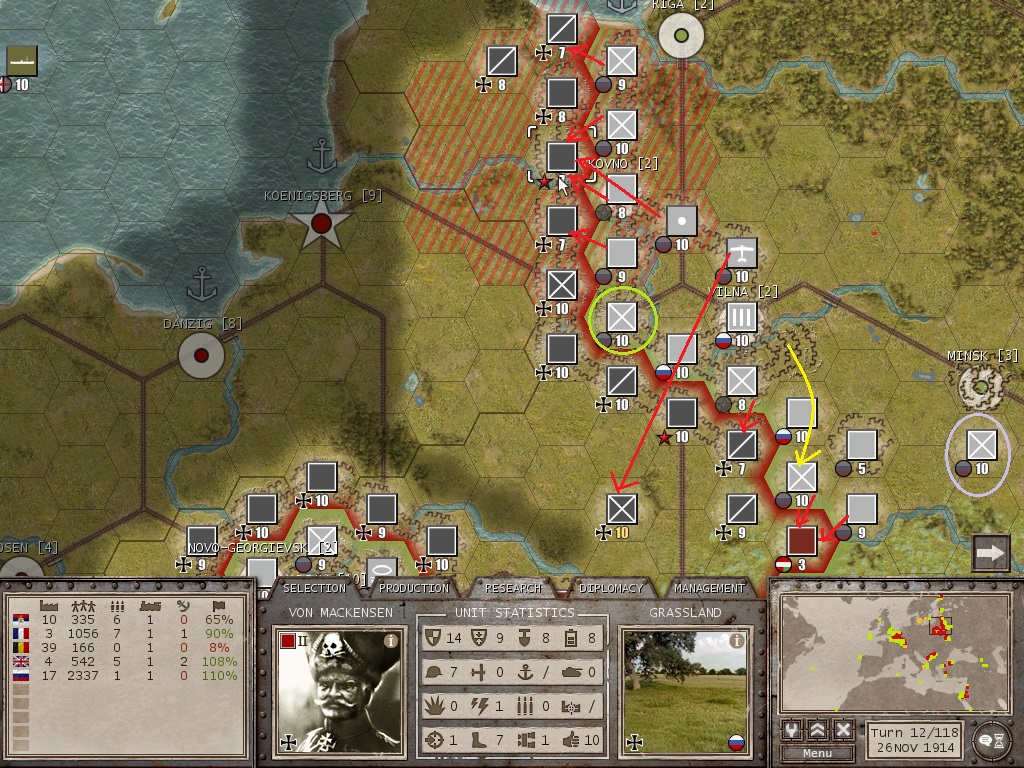Open the Research tab

pyautogui.click(x=513, y=588)
